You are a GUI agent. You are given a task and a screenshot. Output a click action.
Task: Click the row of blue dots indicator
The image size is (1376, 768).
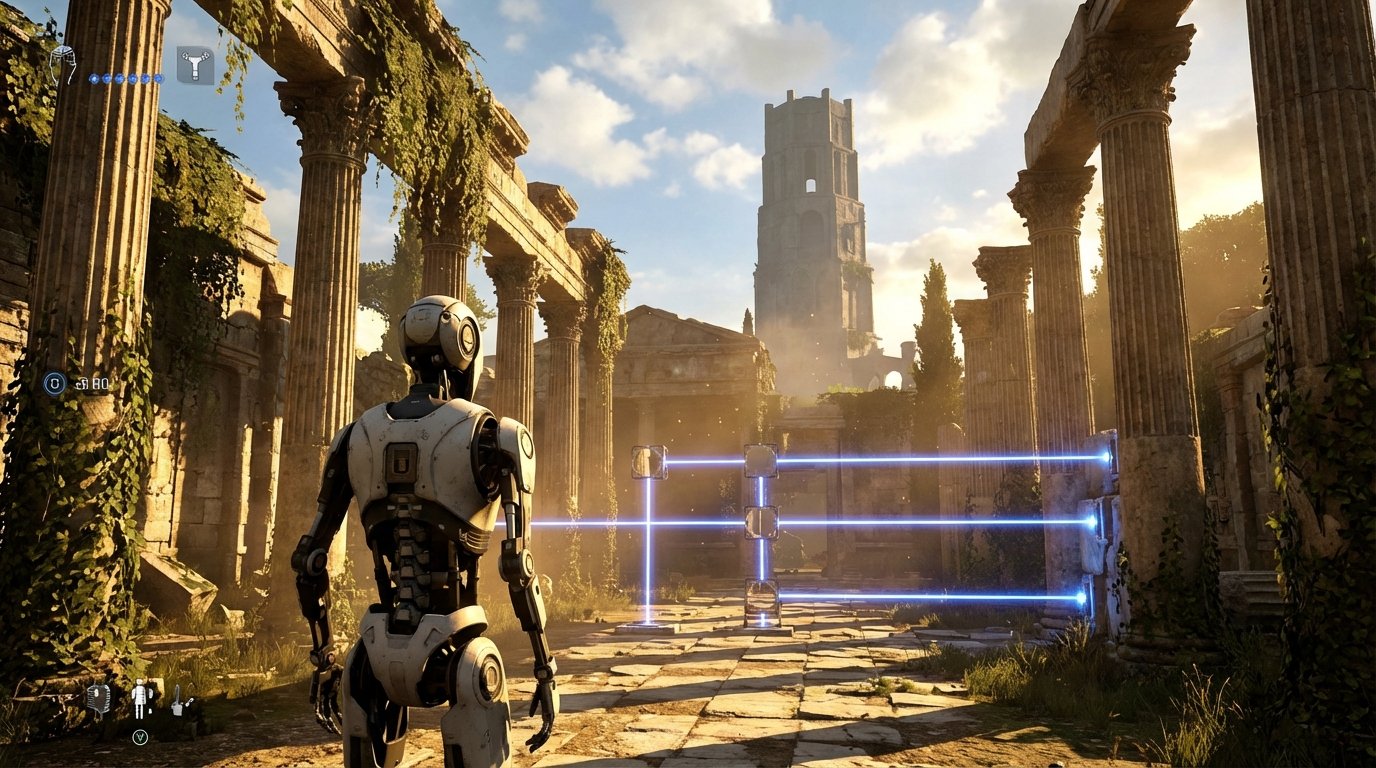click(x=126, y=76)
